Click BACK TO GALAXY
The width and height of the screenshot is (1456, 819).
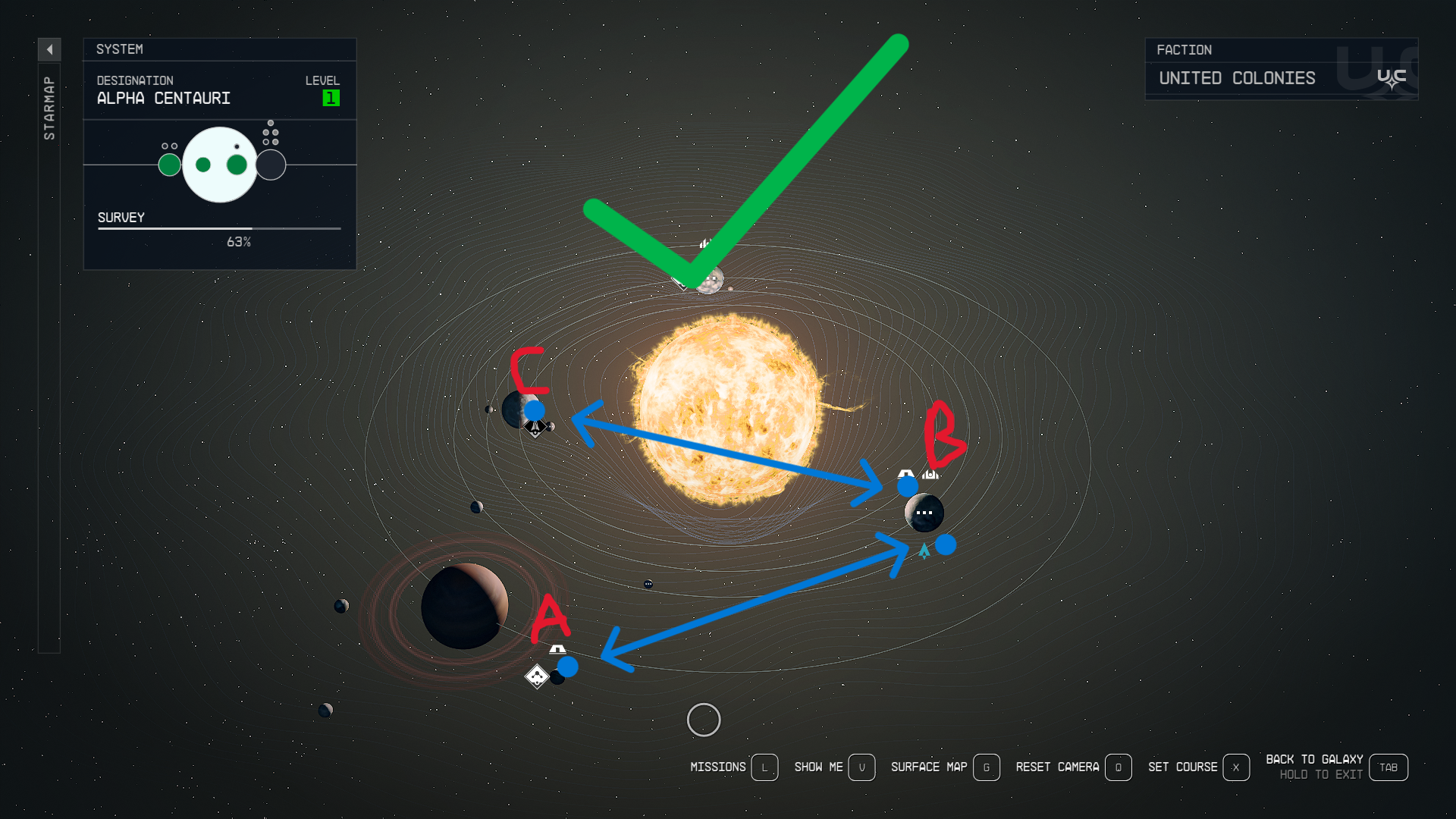coord(1314,758)
